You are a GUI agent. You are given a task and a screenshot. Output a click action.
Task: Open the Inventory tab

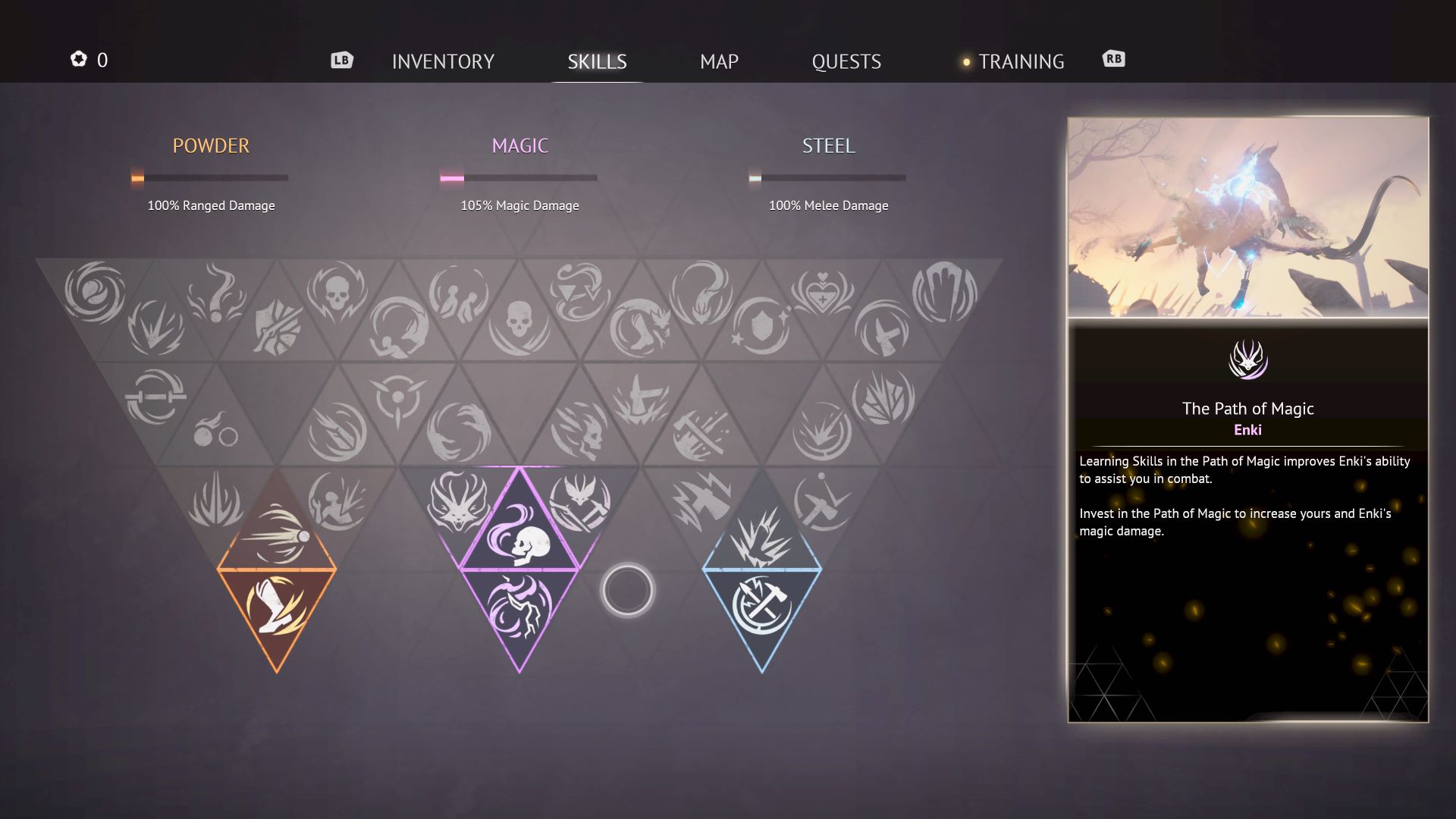443,61
